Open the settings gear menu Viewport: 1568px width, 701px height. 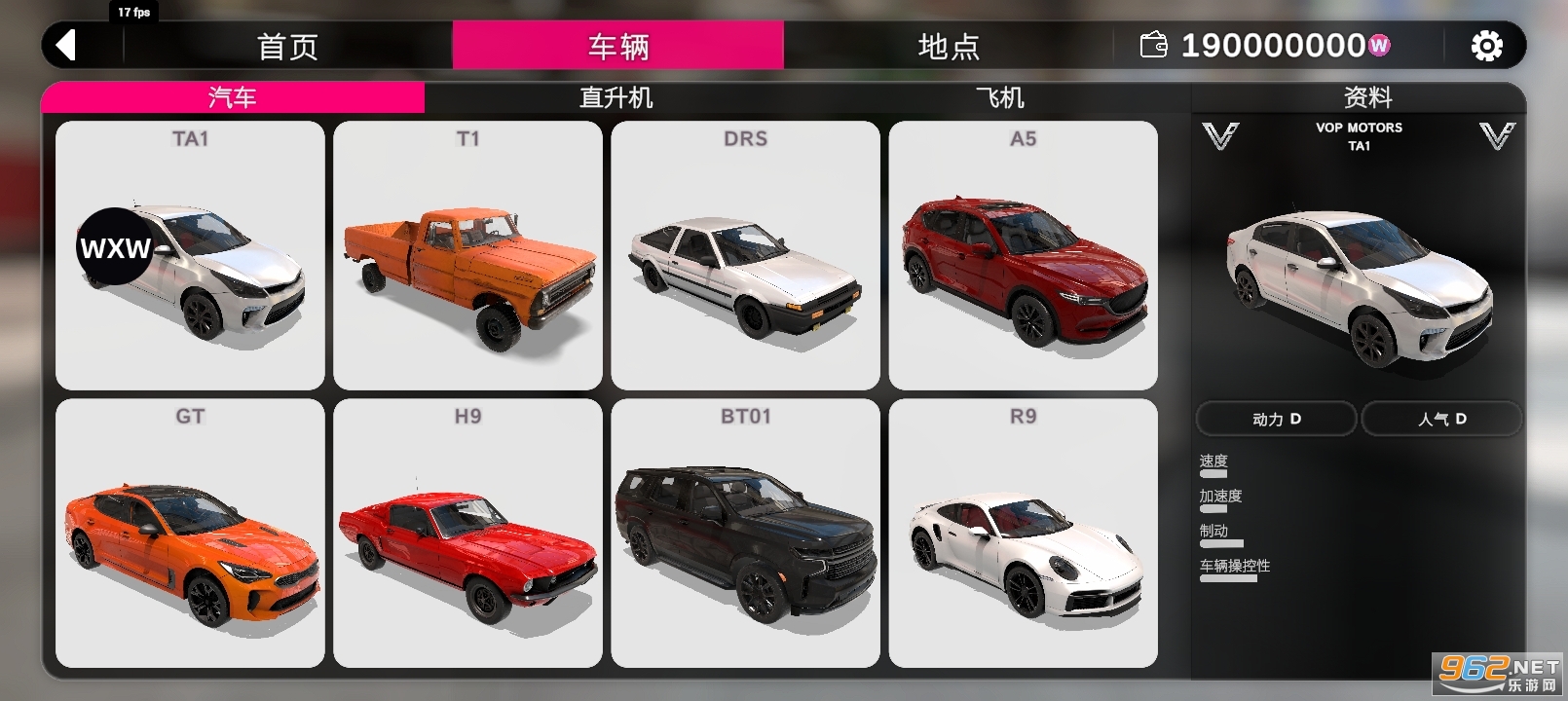coord(1484,45)
